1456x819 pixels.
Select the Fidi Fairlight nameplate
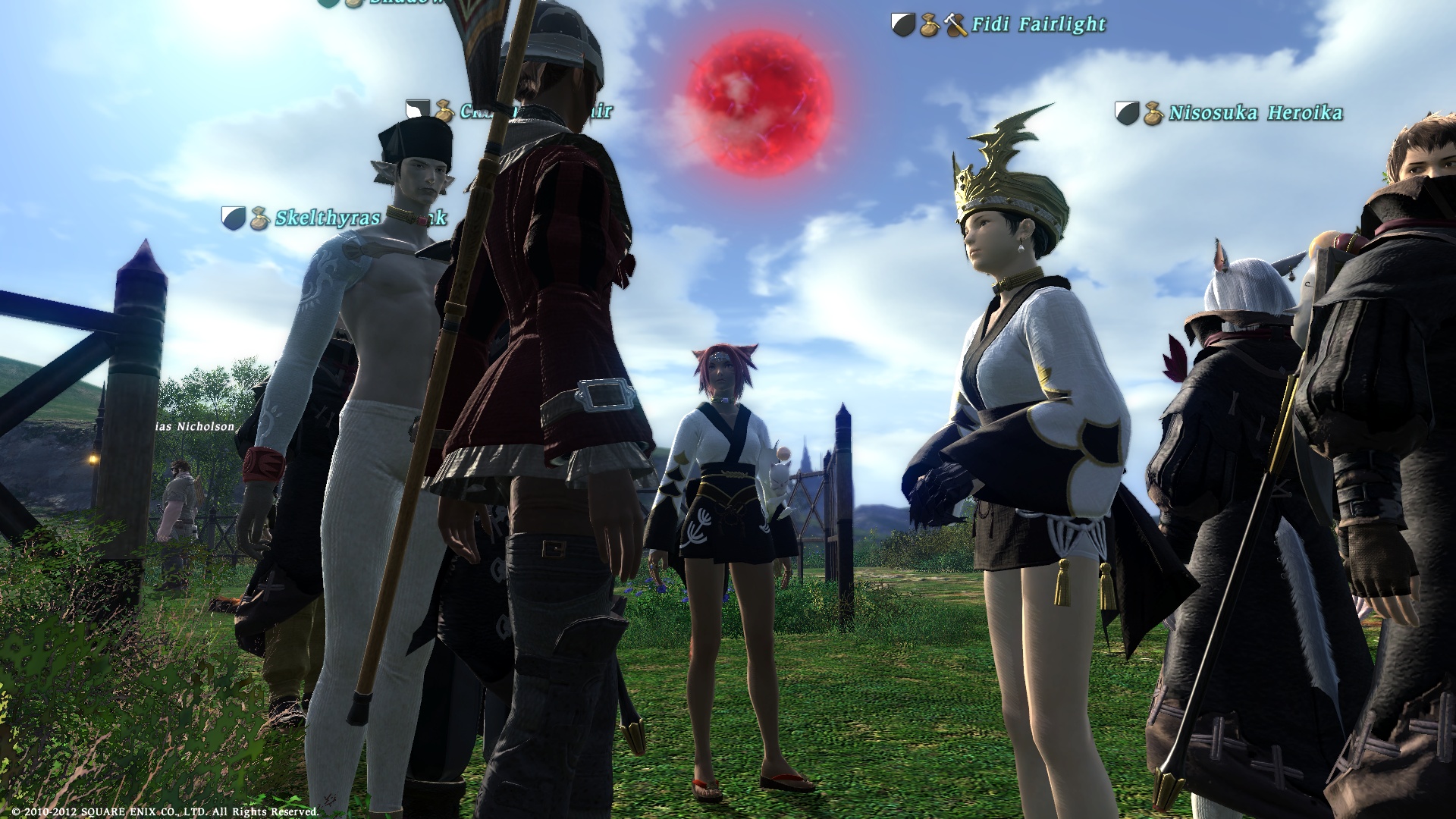[1039, 25]
